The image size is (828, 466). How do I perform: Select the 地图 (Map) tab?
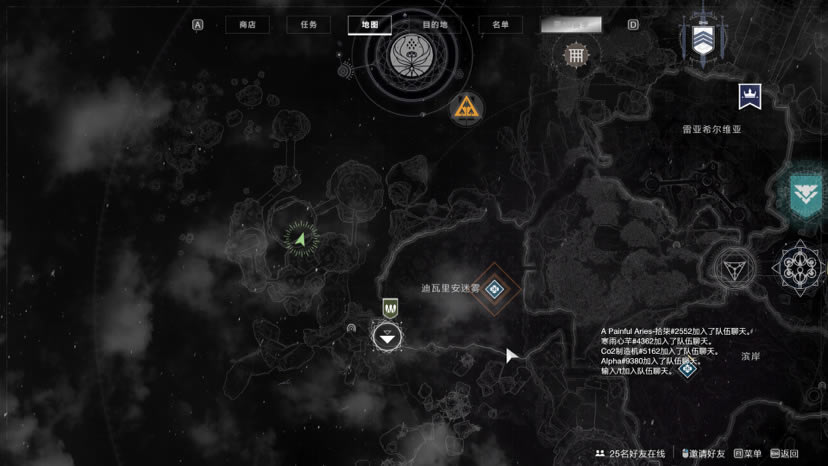pyautogui.click(x=369, y=25)
